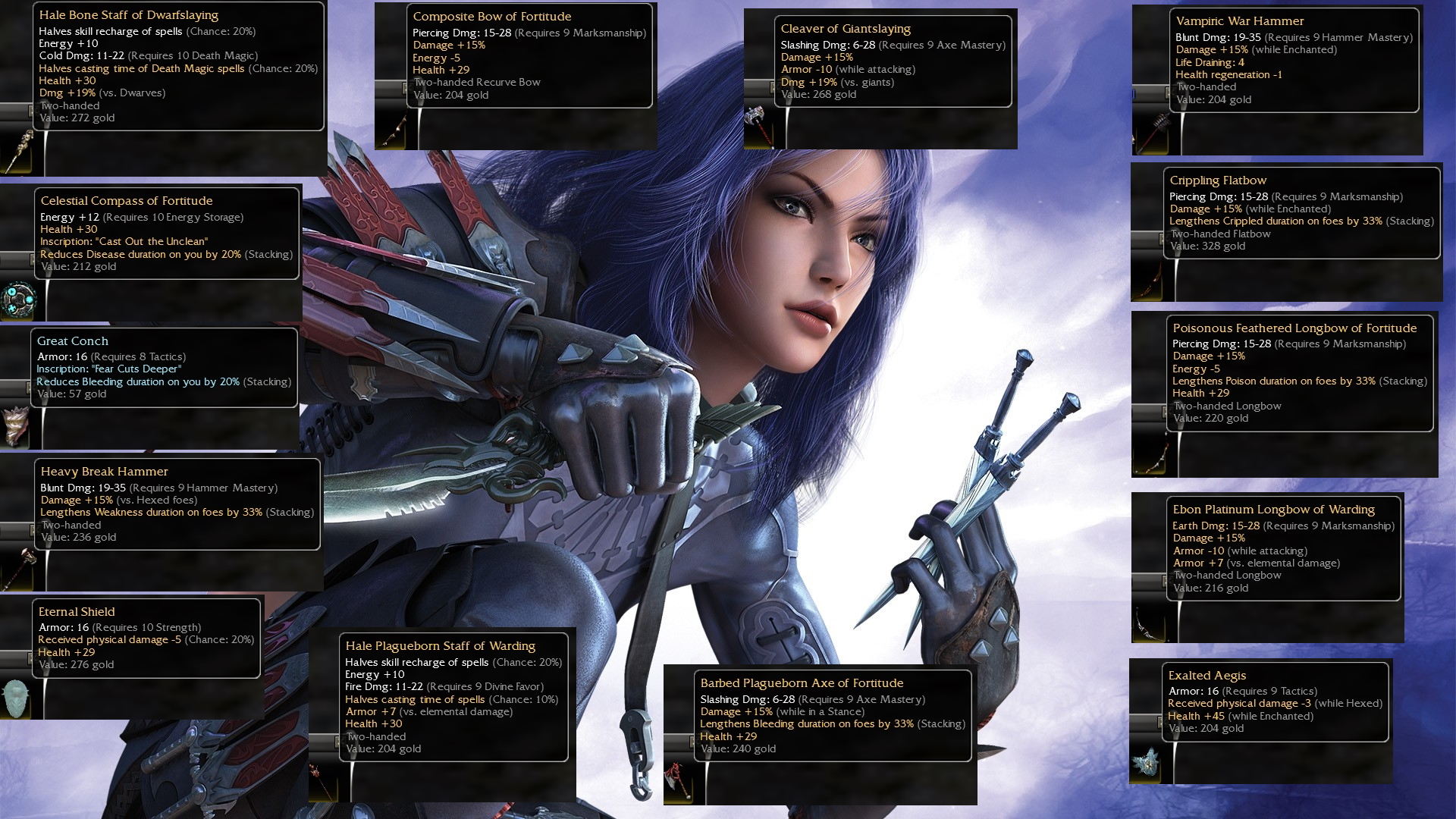The width and height of the screenshot is (1456, 819).
Task: Choose the Eternal Shield item icon
Action: coord(17,698)
